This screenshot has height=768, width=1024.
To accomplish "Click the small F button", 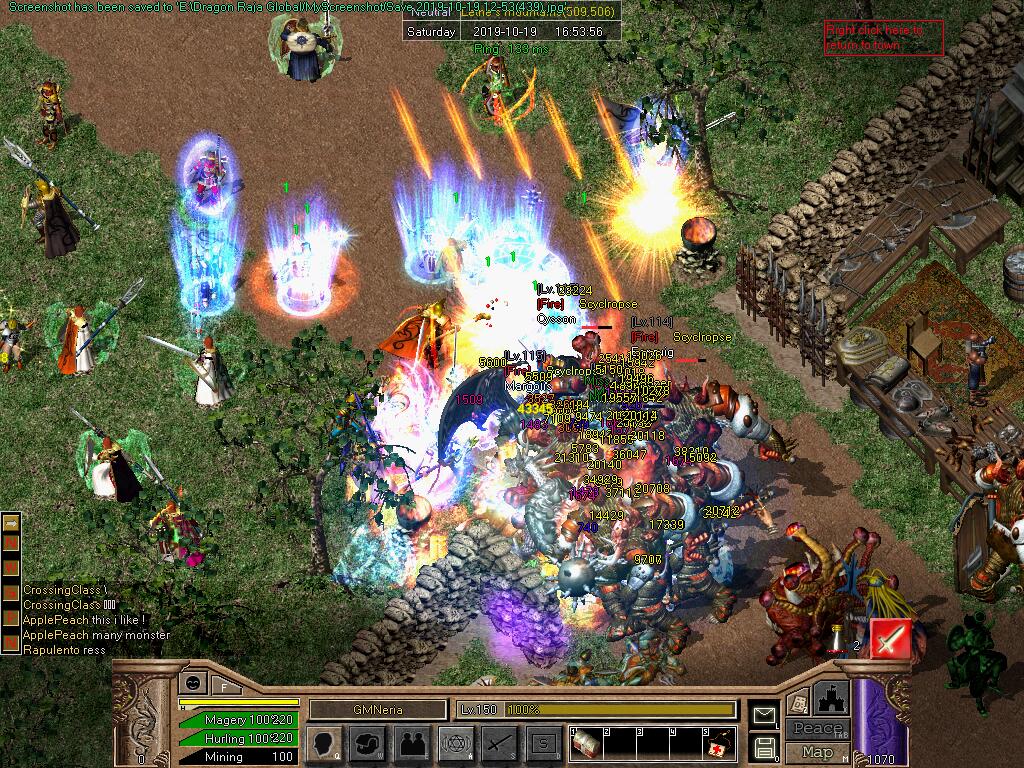I will click(225, 686).
